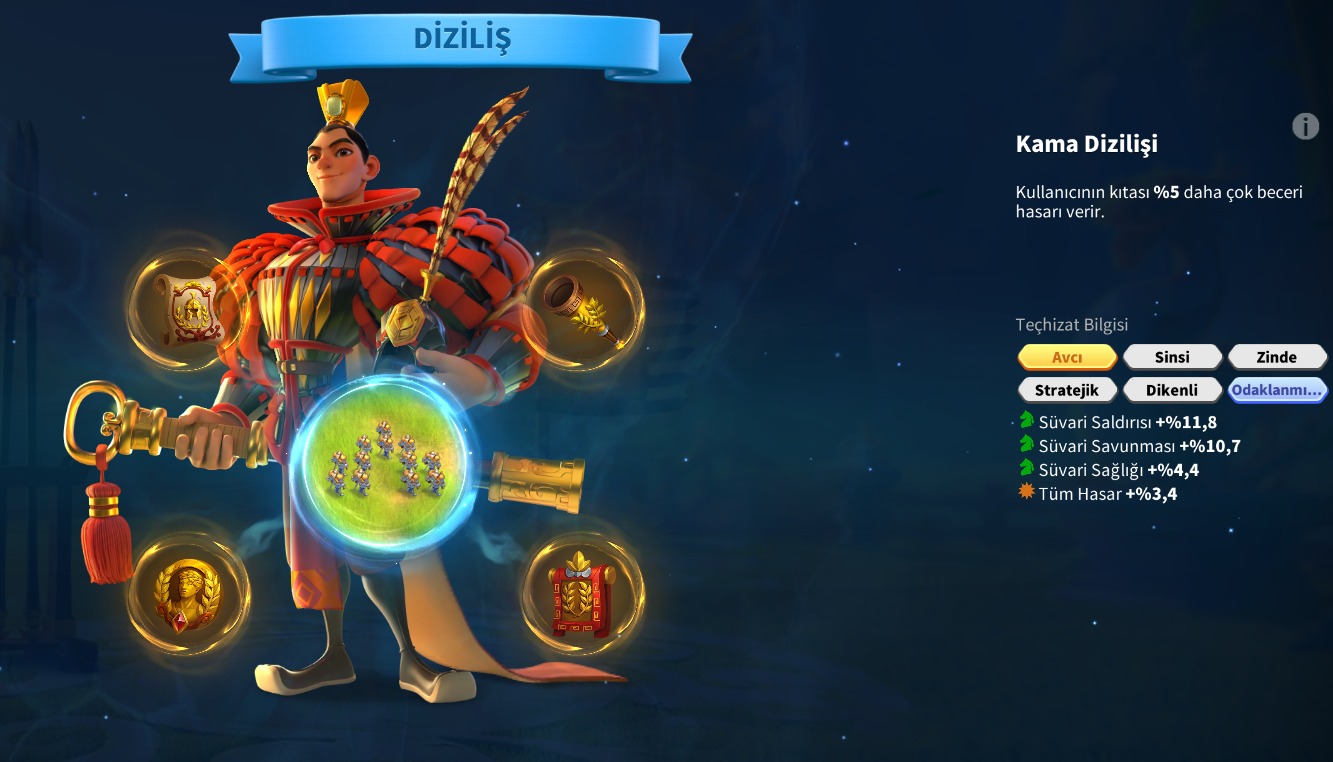The width and height of the screenshot is (1333, 762).
Task: Select the helmet scroll equipment slot
Action: pyautogui.click(x=187, y=309)
